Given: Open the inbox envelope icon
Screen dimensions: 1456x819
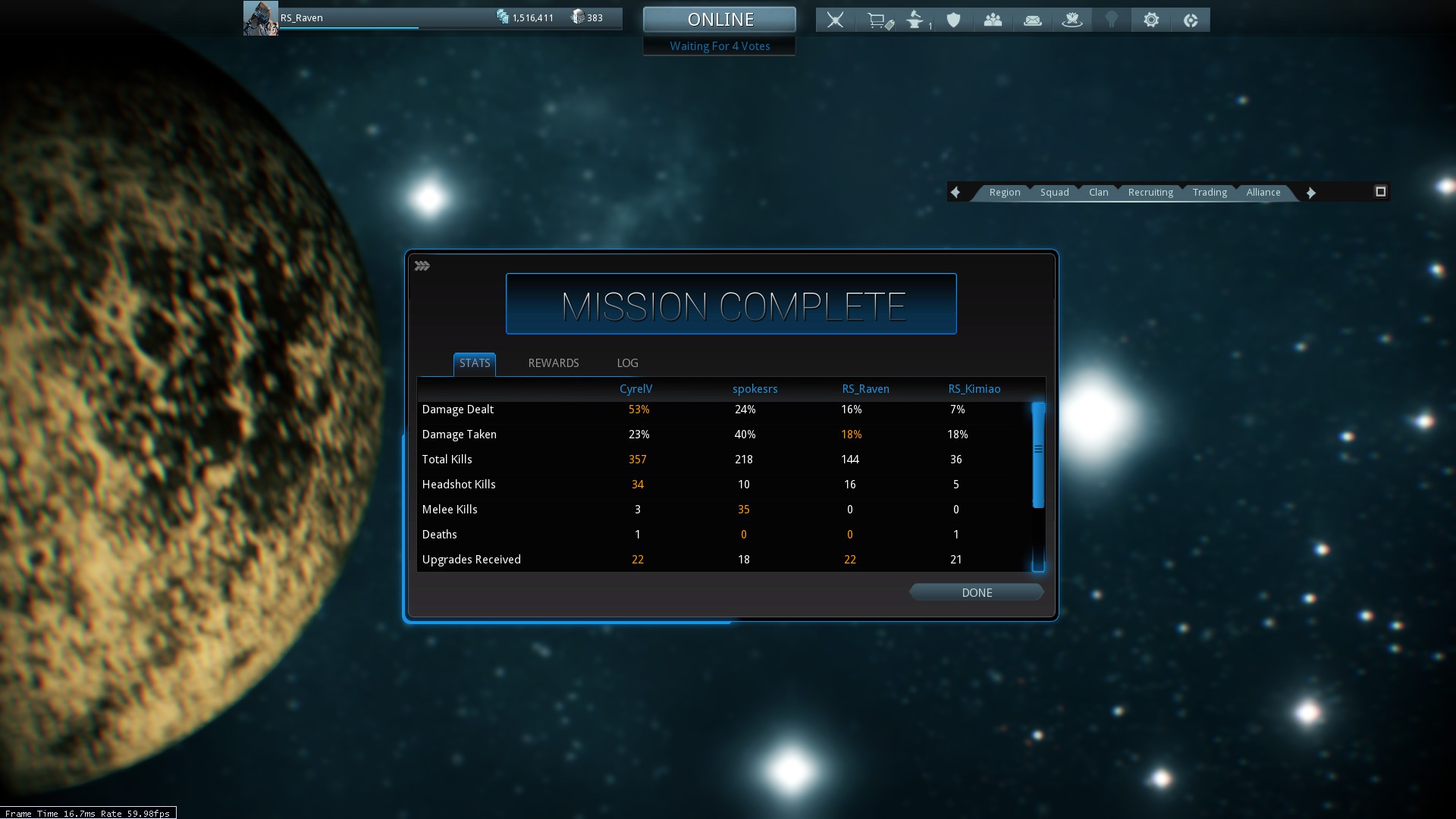Looking at the screenshot, I should pos(1032,20).
